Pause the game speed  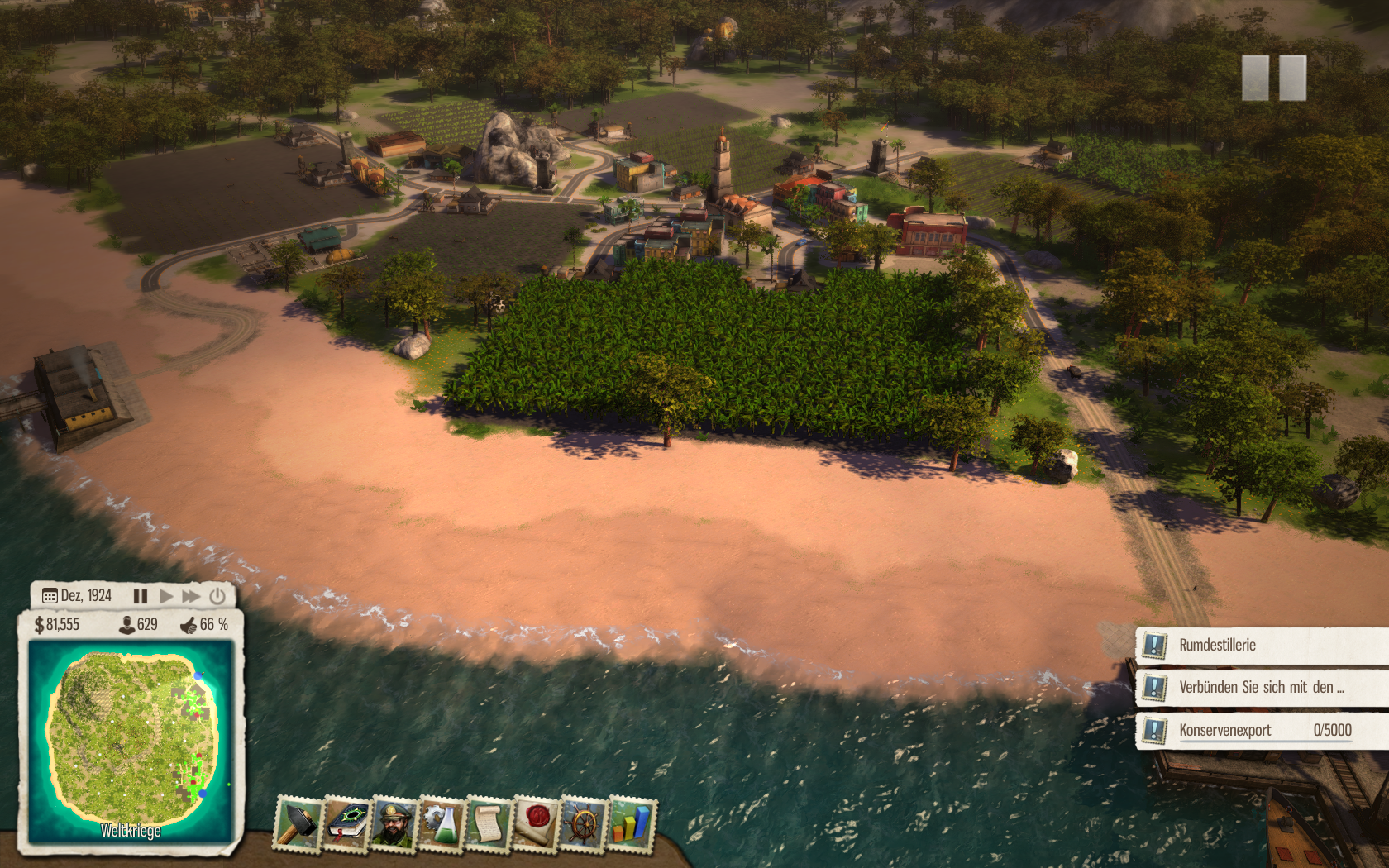pyautogui.click(x=141, y=596)
